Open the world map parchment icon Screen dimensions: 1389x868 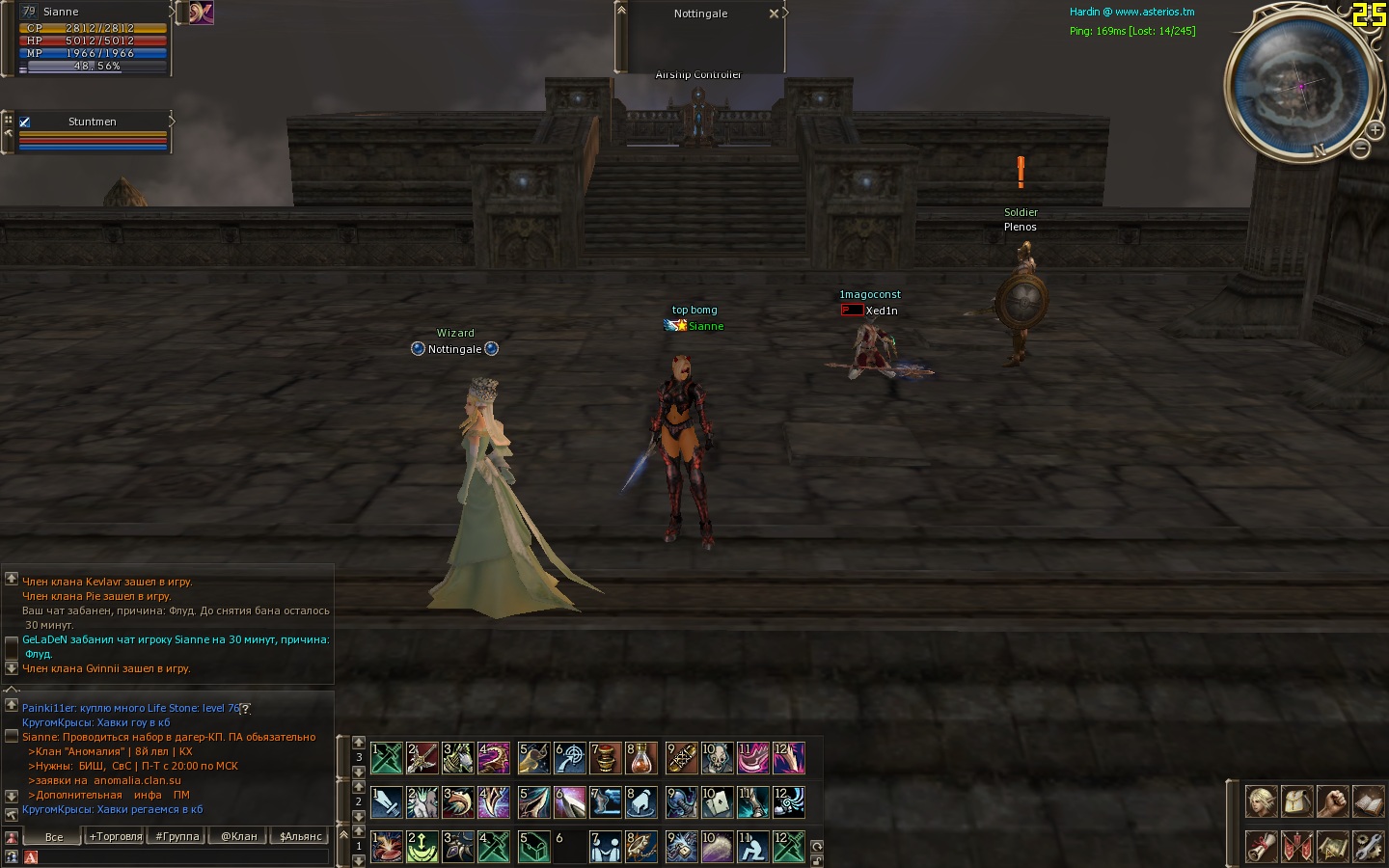(1332, 846)
